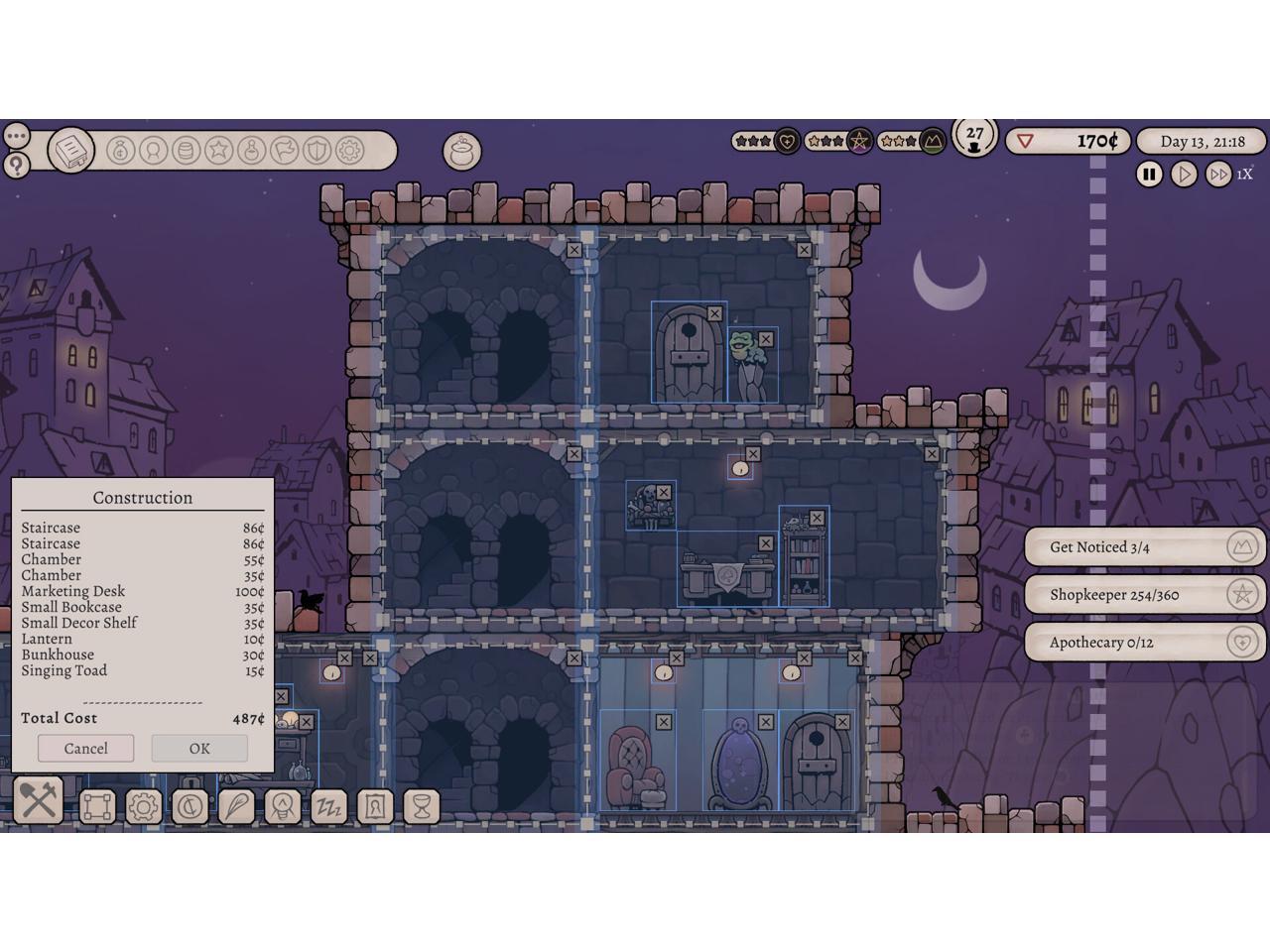This screenshot has width=1270, height=952.
Task: Open the help question mark button
Action: coord(16,165)
